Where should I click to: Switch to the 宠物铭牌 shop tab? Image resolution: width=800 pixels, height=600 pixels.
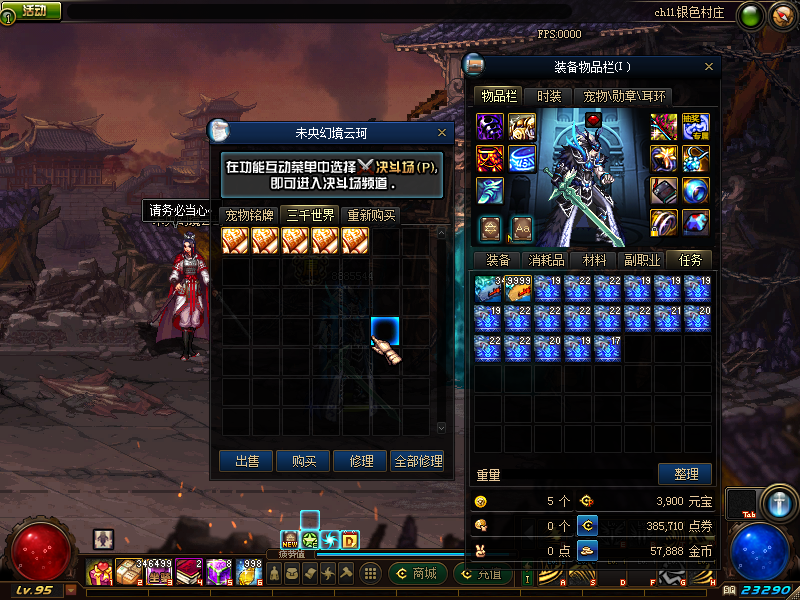tap(249, 215)
